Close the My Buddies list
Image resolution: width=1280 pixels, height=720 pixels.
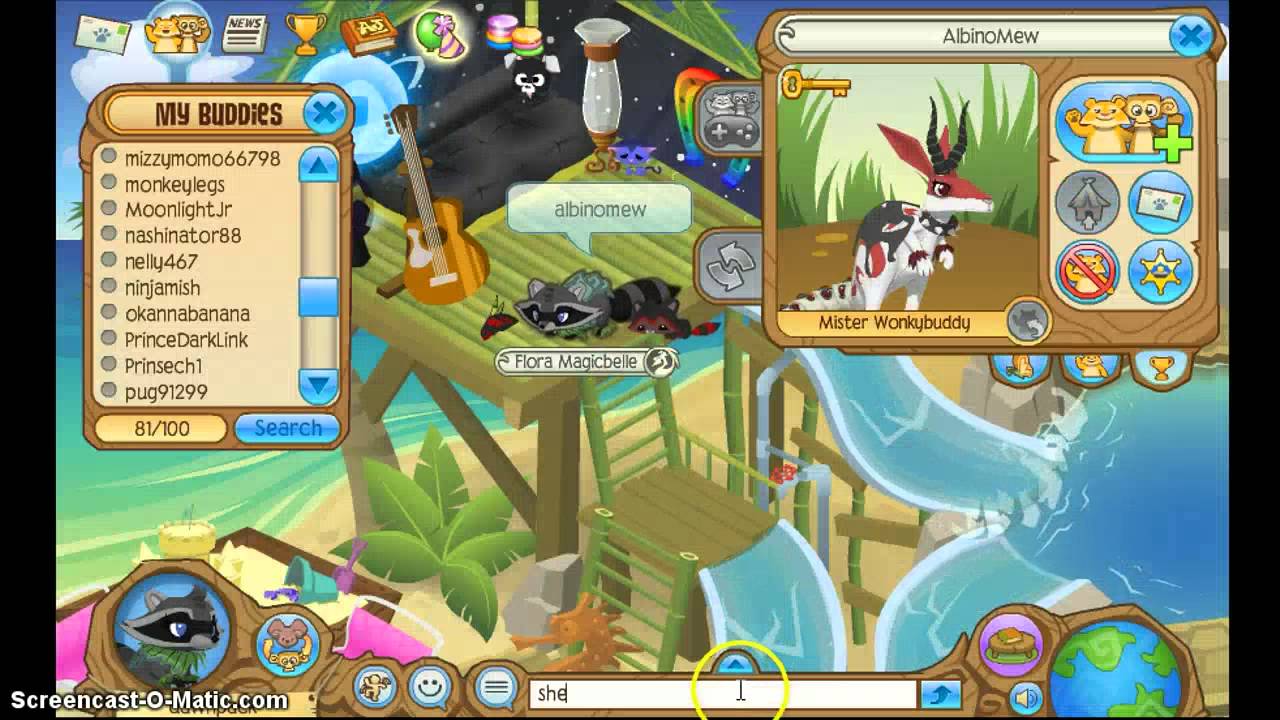point(325,114)
